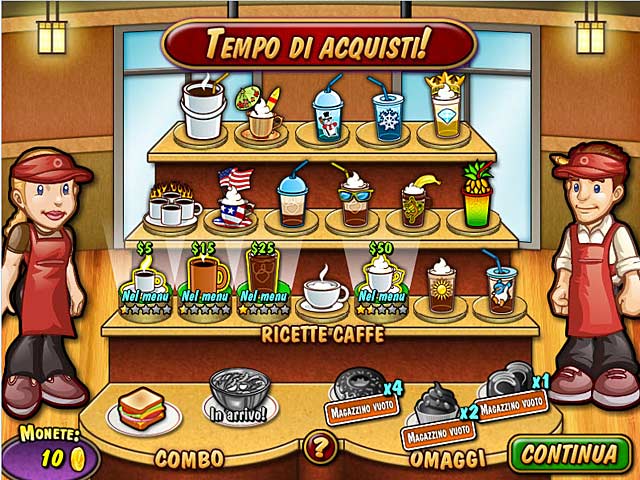This screenshot has width=640, height=480.
Task: Select the flaming espresso cups
Action: point(171,203)
